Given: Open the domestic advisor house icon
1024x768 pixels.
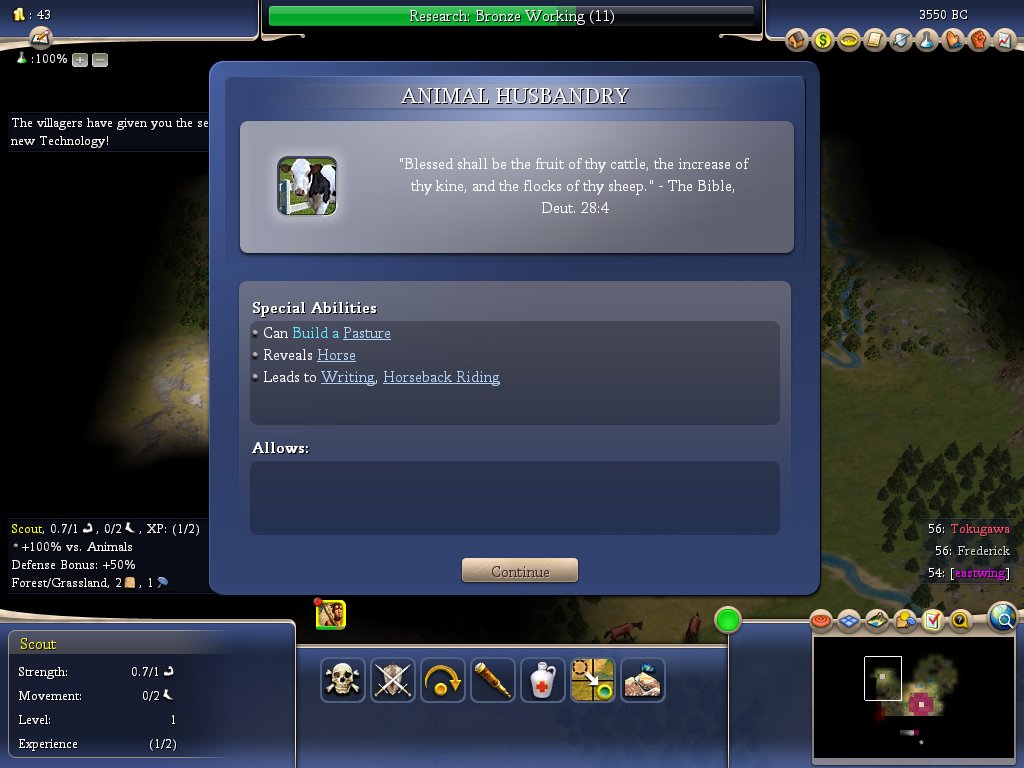Looking at the screenshot, I should point(797,40).
